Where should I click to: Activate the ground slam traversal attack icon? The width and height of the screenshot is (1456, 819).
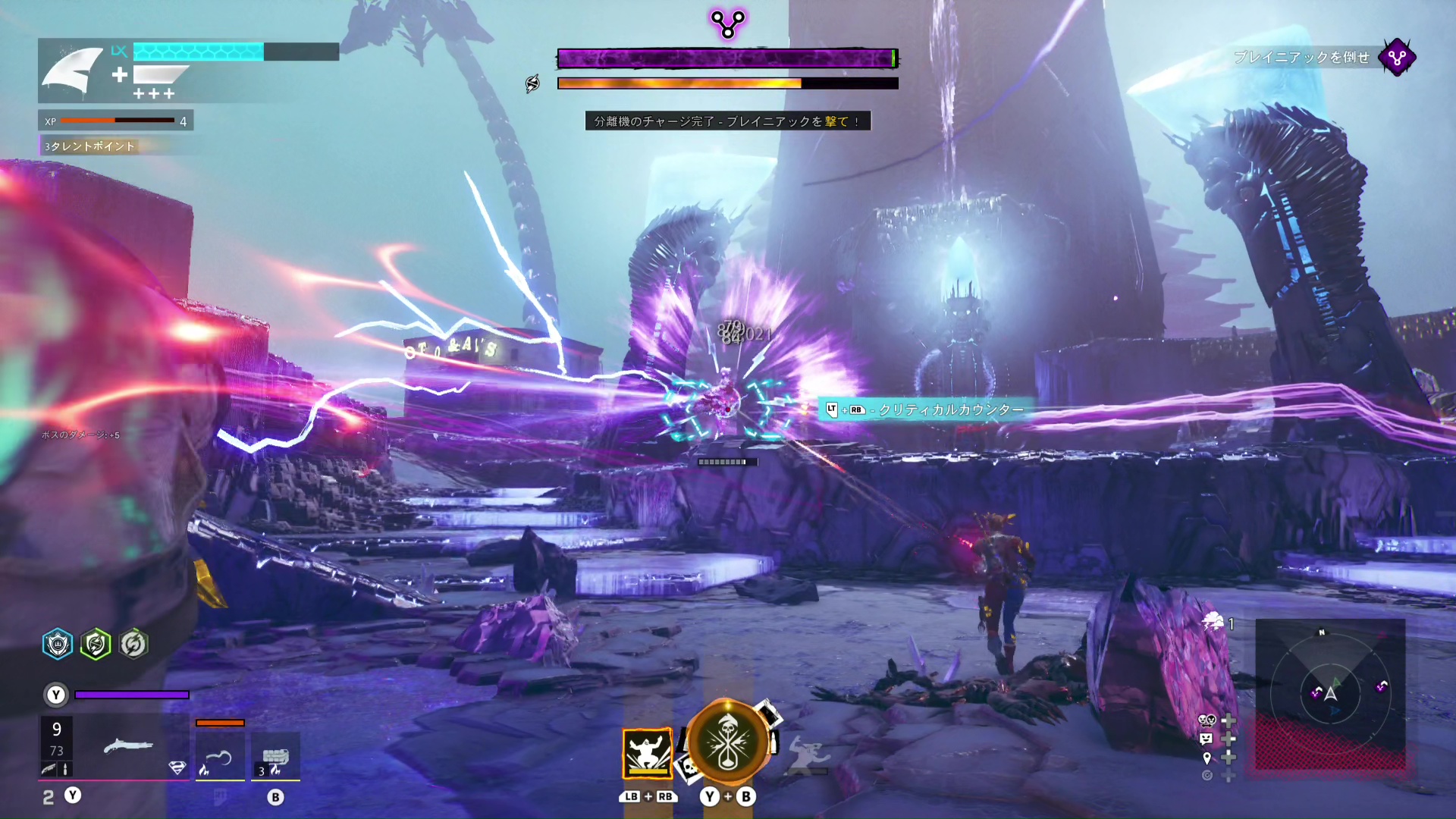click(647, 753)
